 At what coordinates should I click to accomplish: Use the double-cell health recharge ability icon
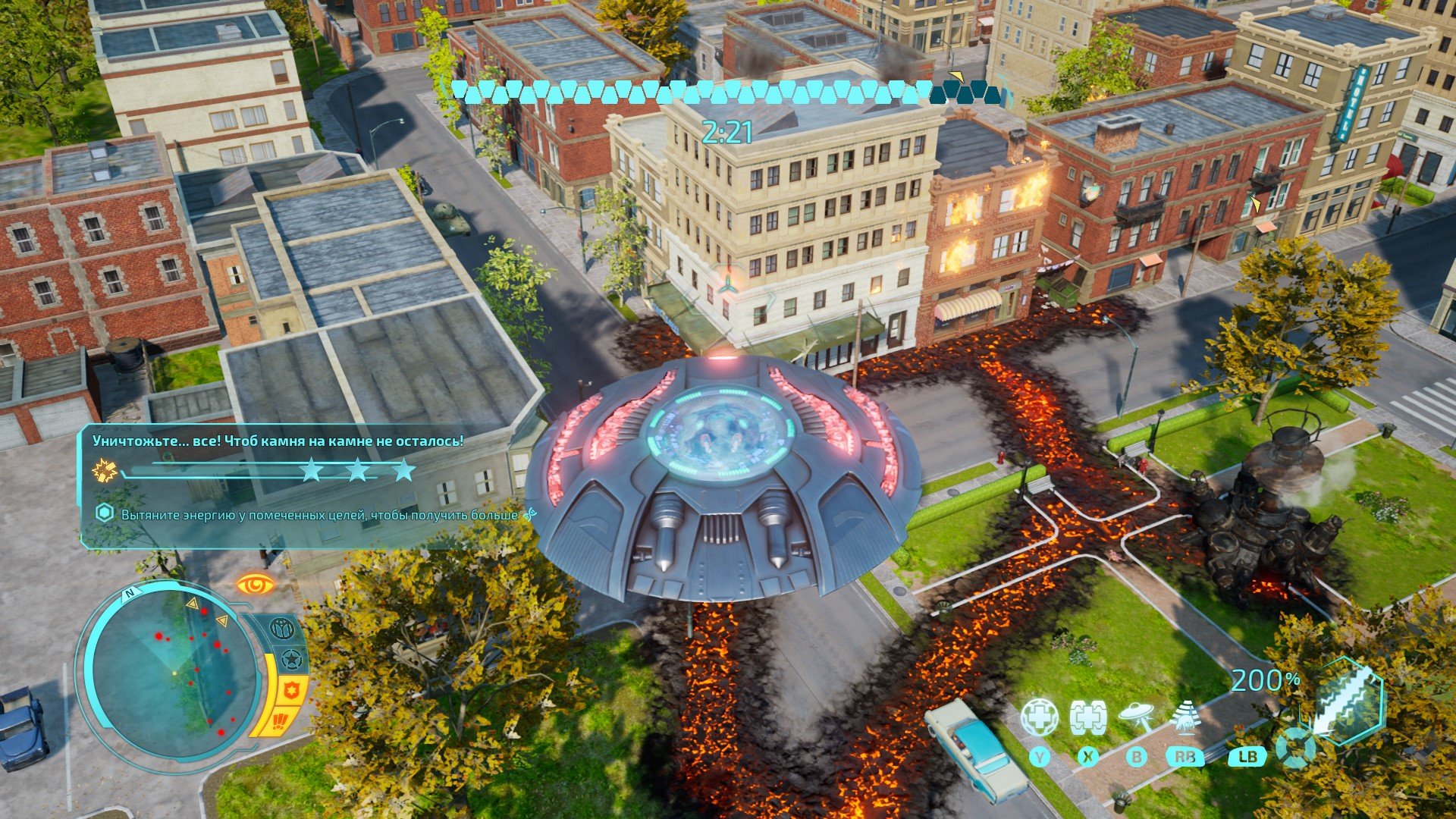[1088, 717]
